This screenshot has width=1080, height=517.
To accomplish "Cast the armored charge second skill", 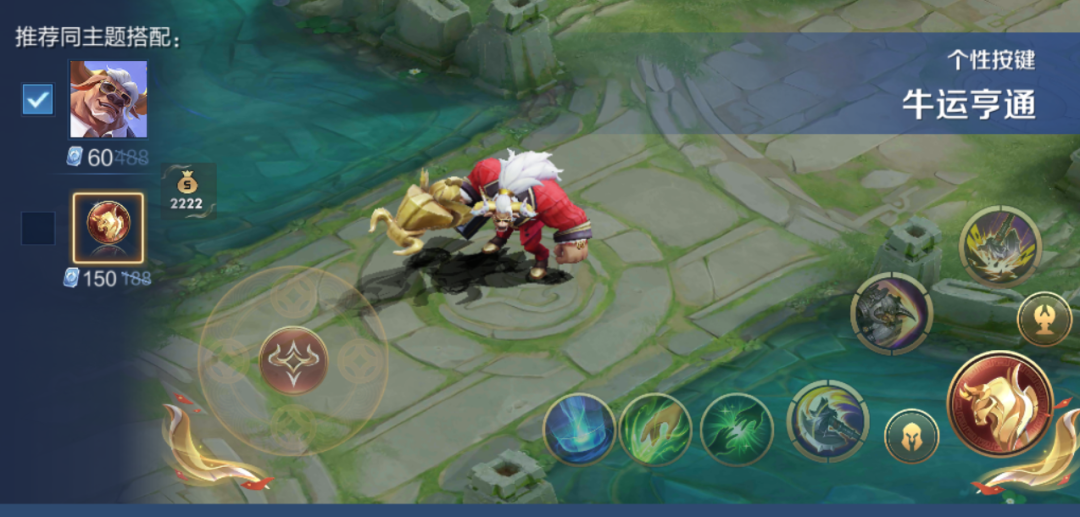I will pos(891,313).
